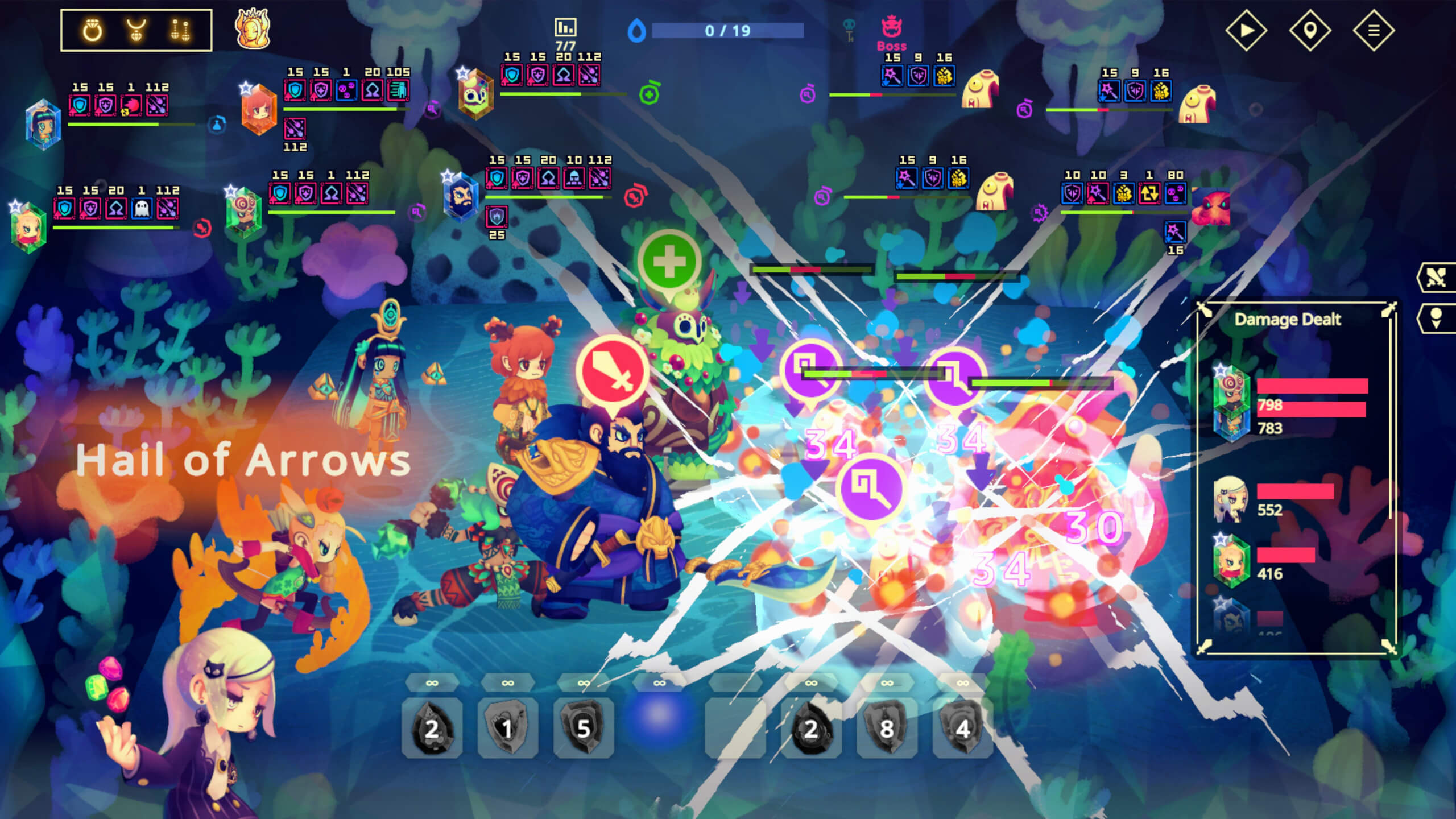Select the crossed swords side tab
The height and width of the screenshot is (819, 1456).
click(1436, 278)
